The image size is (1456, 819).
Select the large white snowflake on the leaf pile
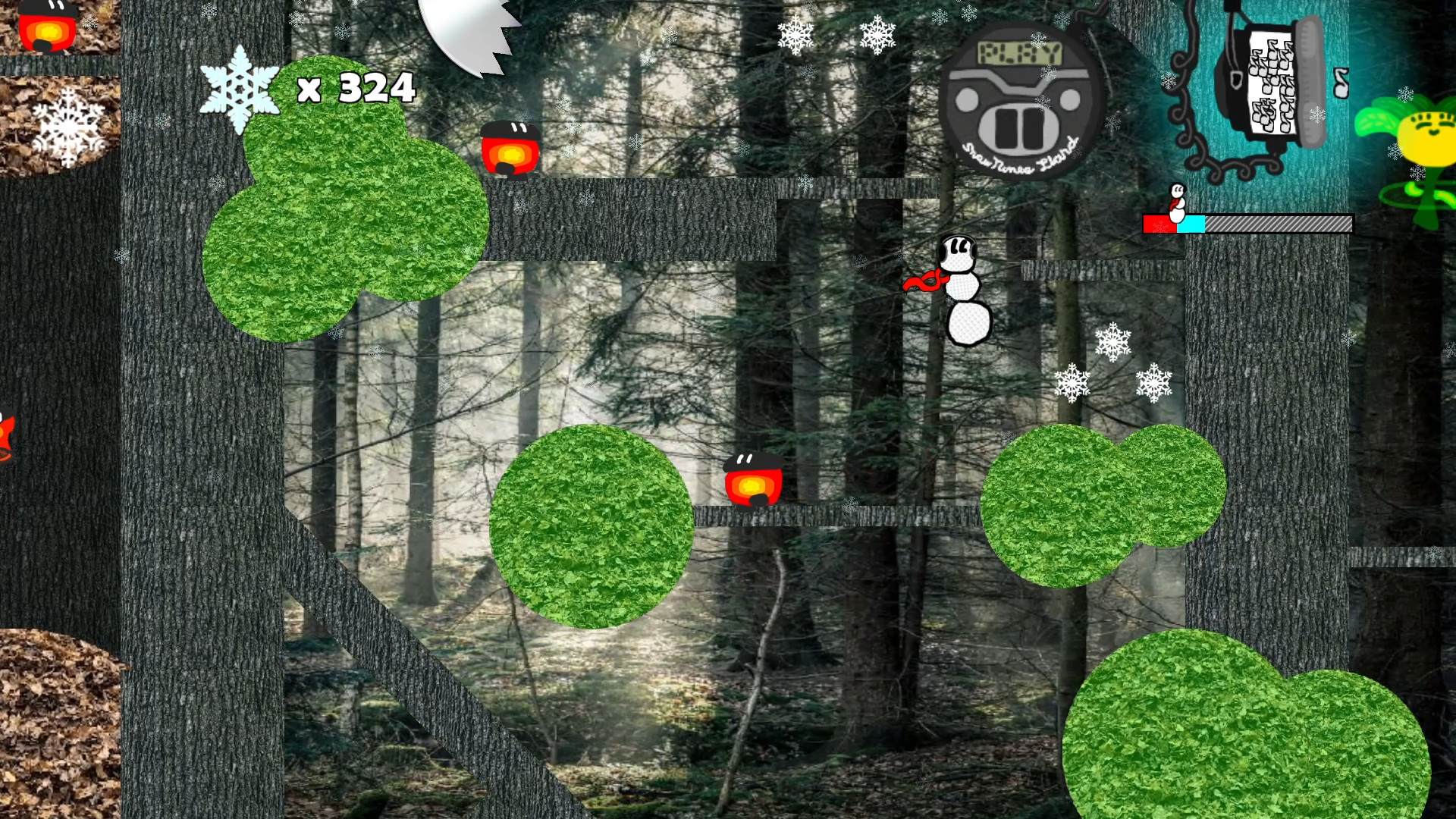click(x=67, y=125)
